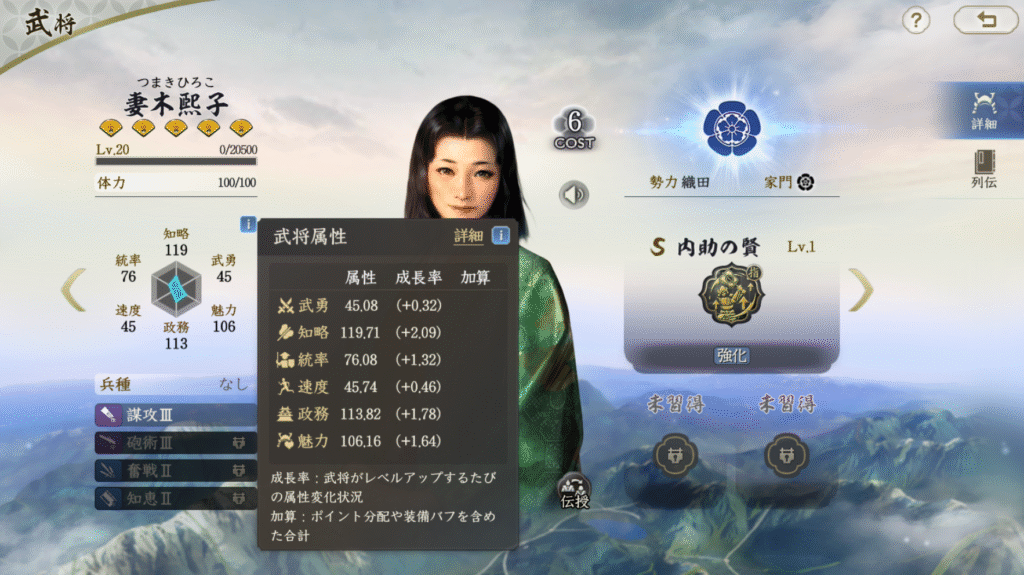Show the next general with right arrow
Image resolution: width=1024 pixels, height=575 pixels.
click(x=860, y=290)
